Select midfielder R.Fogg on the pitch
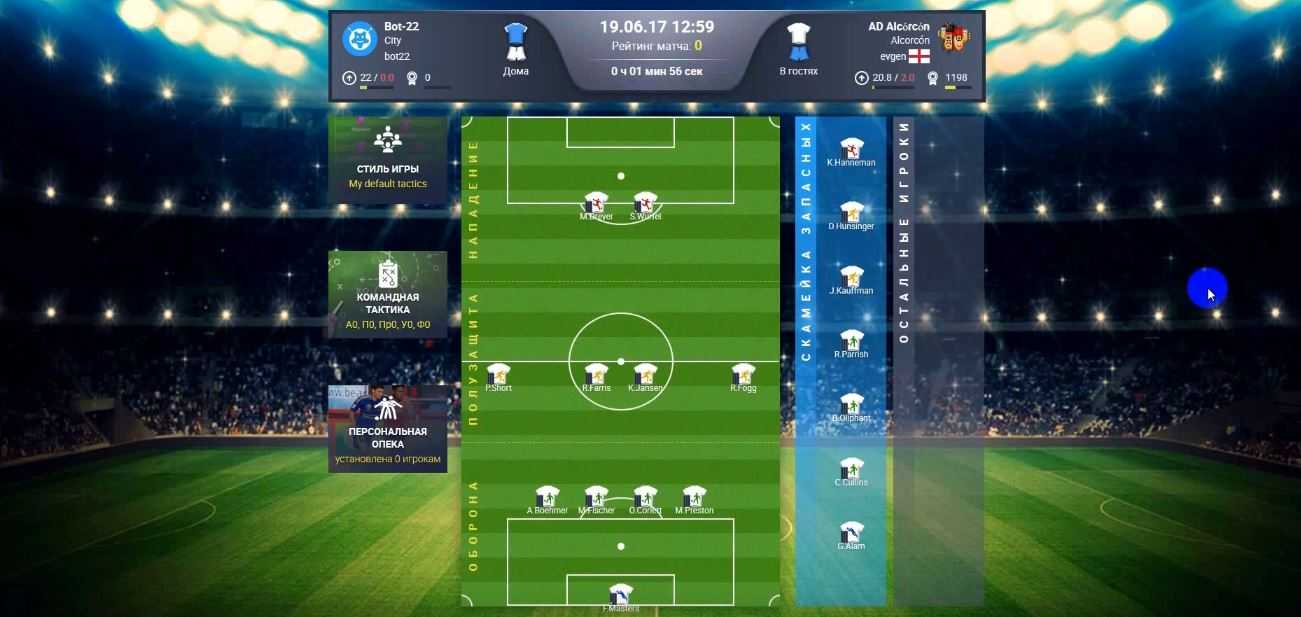This screenshot has width=1301, height=617. tap(743, 375)
